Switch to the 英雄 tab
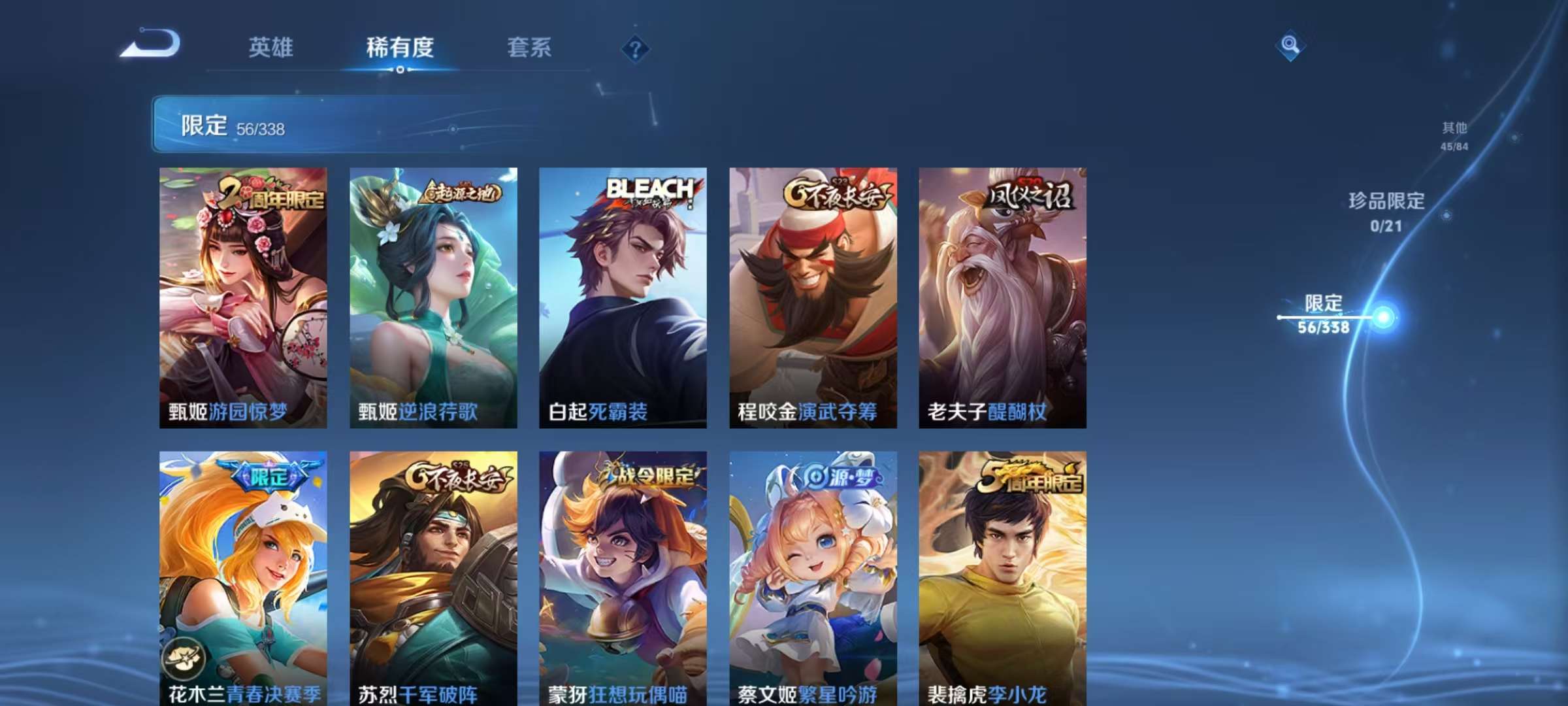 click(271, 47)
